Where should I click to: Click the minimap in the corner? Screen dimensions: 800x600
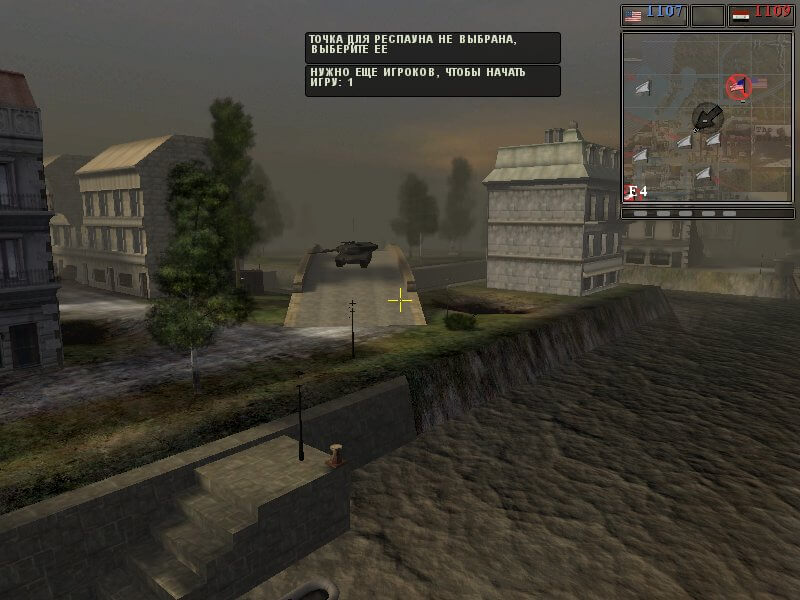[x=706, y=117]
